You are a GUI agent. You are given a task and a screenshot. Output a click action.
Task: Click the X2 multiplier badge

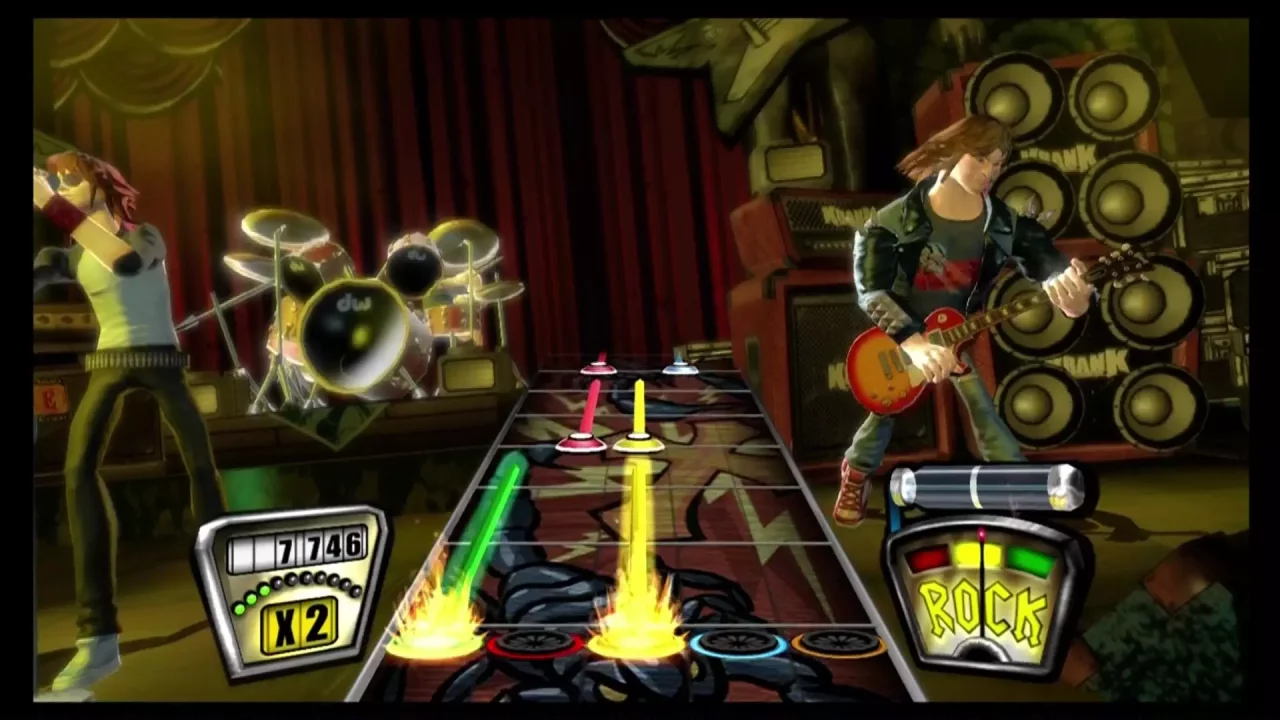[300, 625]
